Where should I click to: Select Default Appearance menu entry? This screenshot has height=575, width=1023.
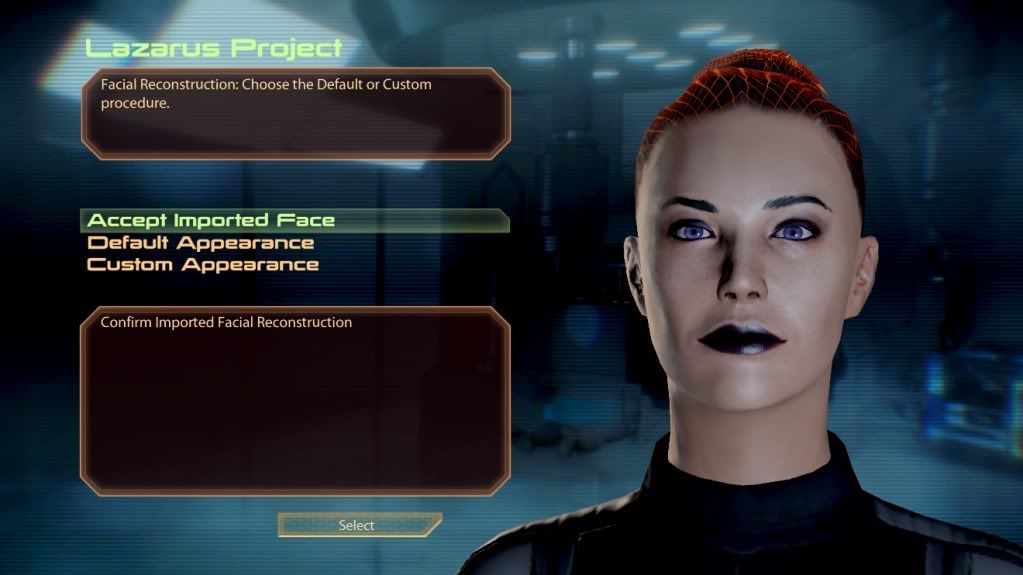click(x=201, y=243)
